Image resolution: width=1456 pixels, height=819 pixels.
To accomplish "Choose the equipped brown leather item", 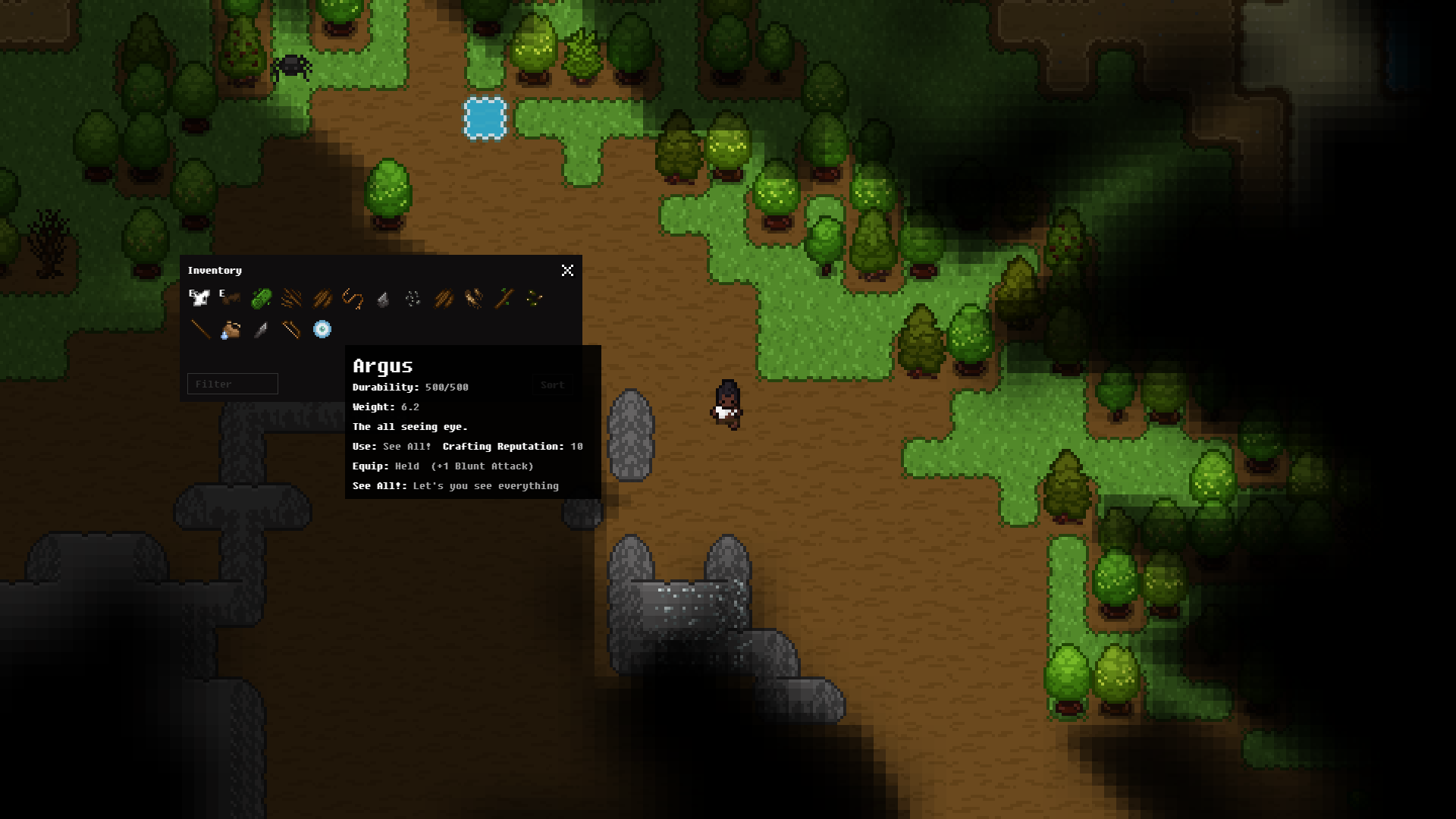I will point(230,298).
